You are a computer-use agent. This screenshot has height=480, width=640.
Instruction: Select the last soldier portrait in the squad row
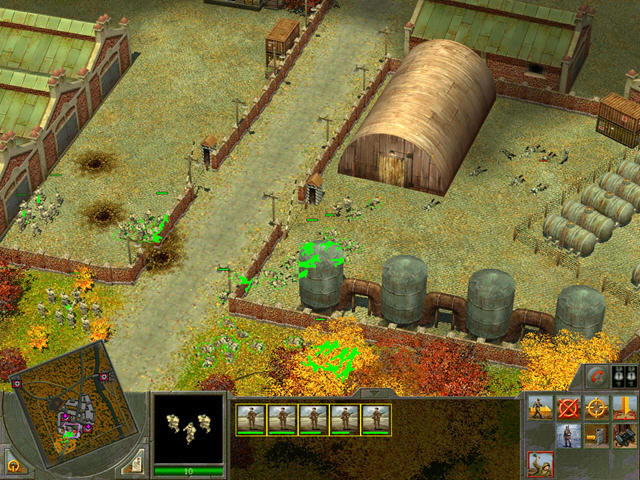[376, 420]
